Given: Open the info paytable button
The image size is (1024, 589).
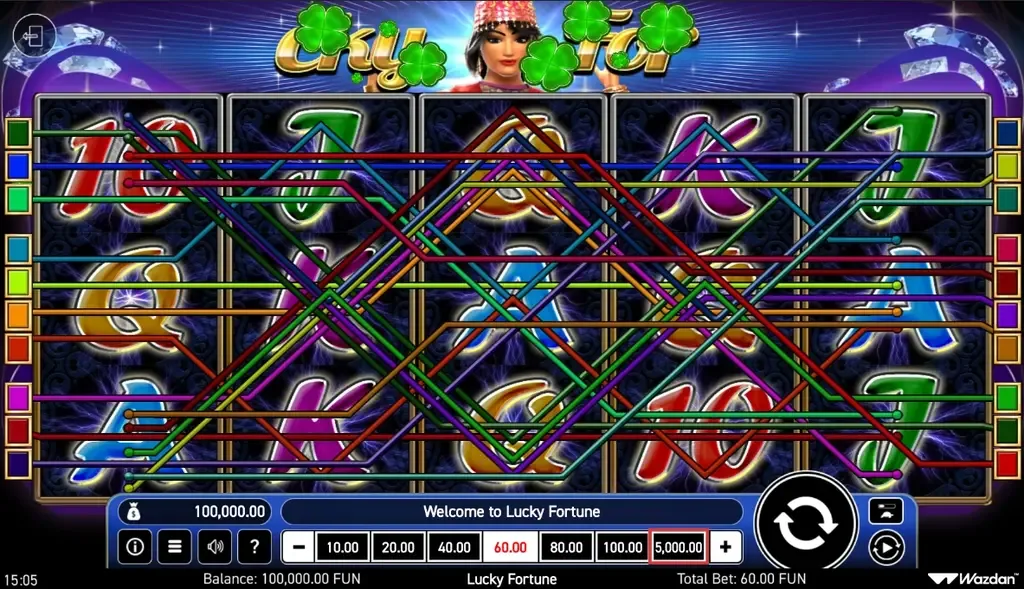Looking at the screenshot, I should 135,547.
